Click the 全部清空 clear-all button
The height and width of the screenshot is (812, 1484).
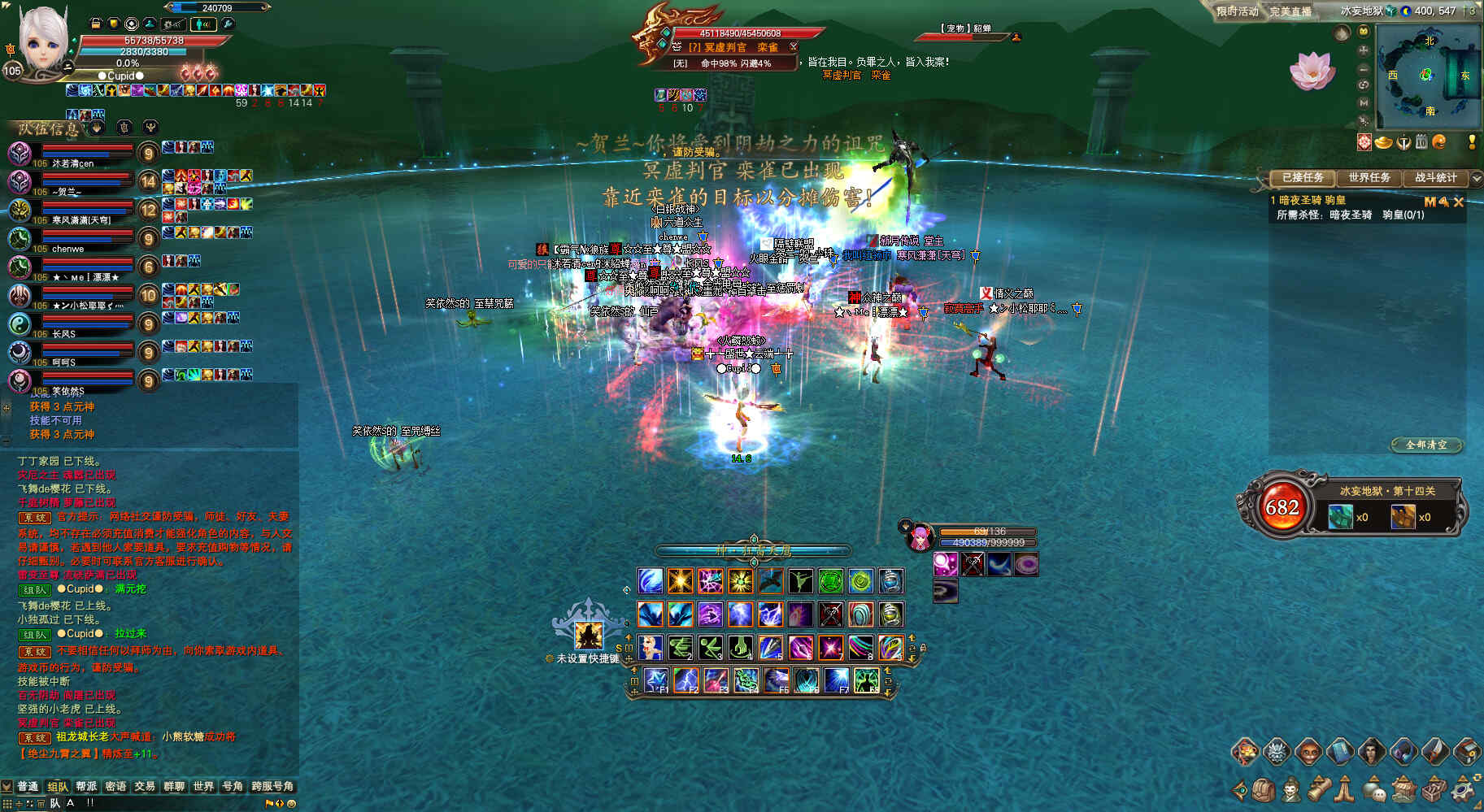coord(1426,445)
